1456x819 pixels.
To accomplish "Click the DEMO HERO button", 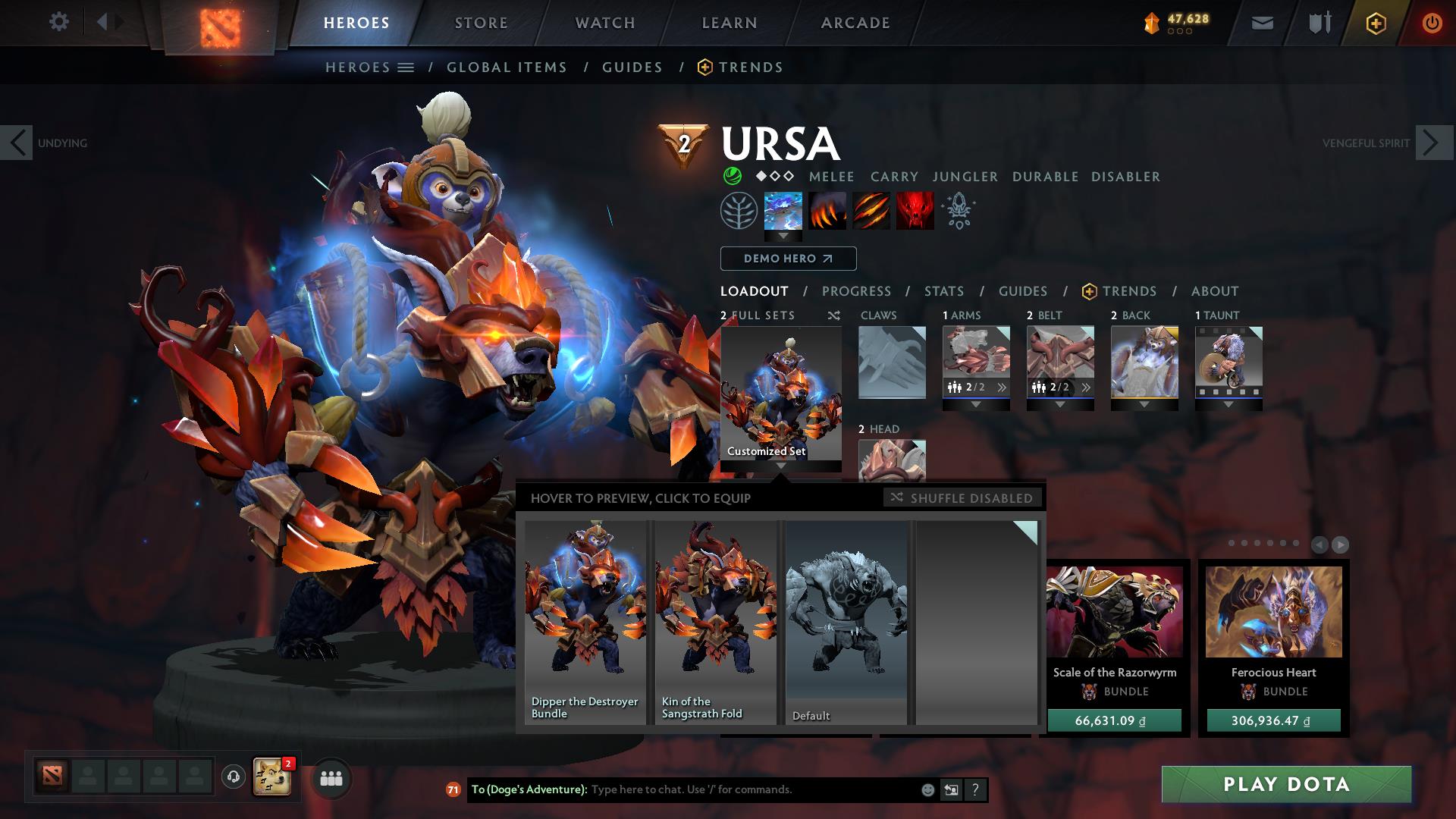I will (788, 259).
